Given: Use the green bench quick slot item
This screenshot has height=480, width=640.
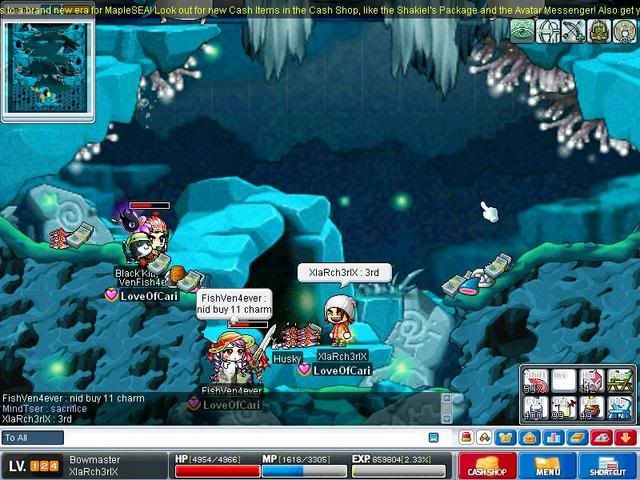Looking at the screenshot, I should [x=620, y=380].
